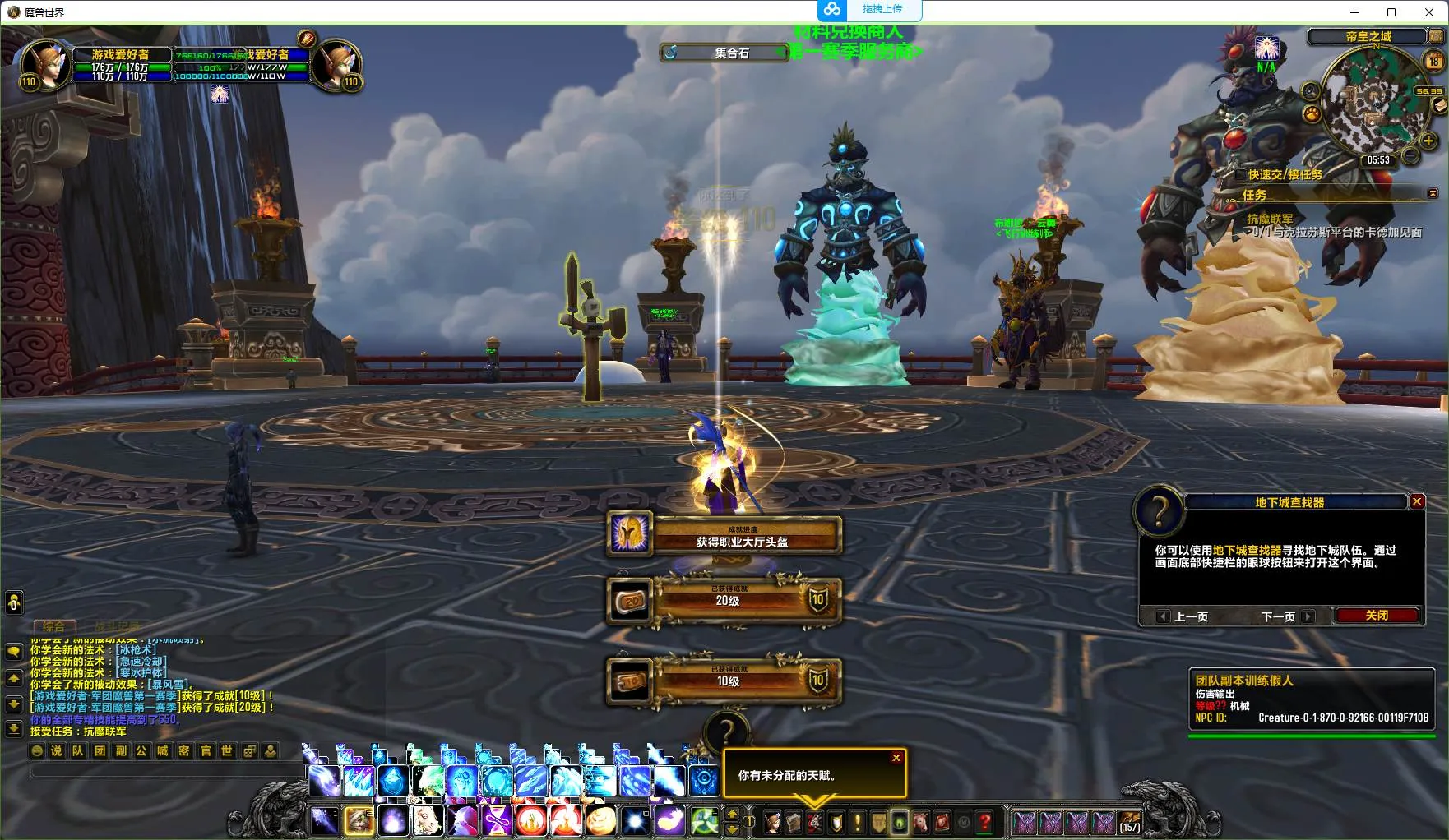
Task: Click the minimap zoom-out minus button
Action: (x=1410, y=155)
